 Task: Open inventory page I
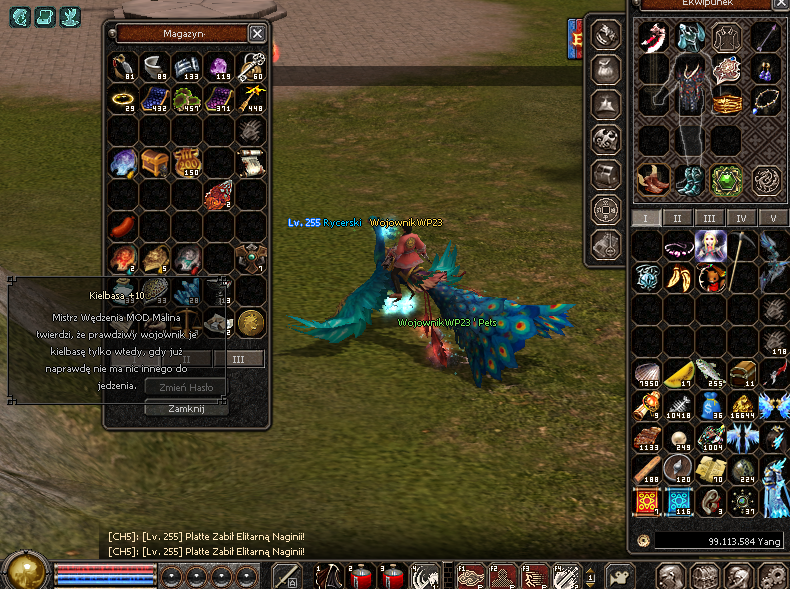[x=645, y=218]
